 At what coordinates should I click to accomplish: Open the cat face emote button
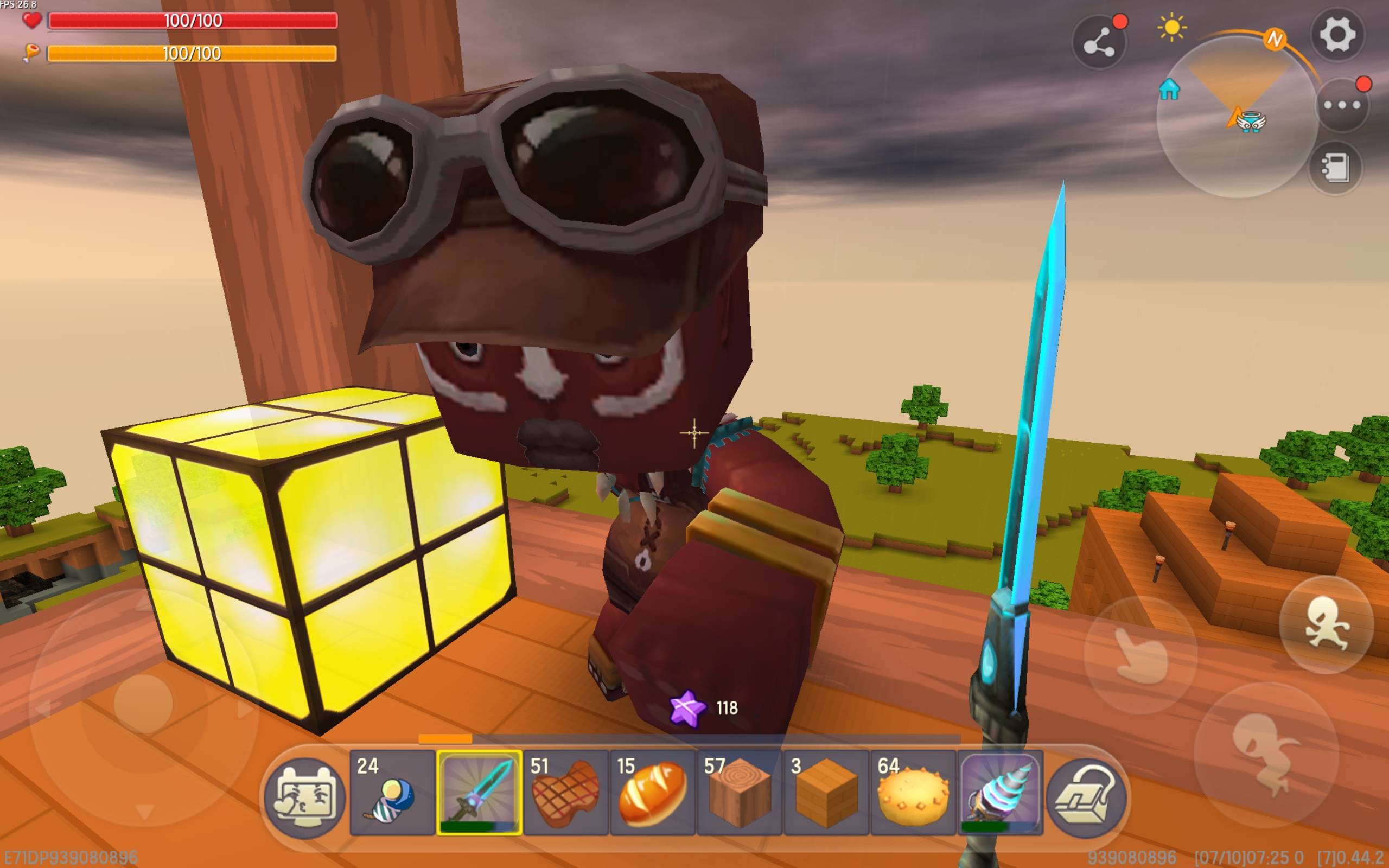[304, 797]
